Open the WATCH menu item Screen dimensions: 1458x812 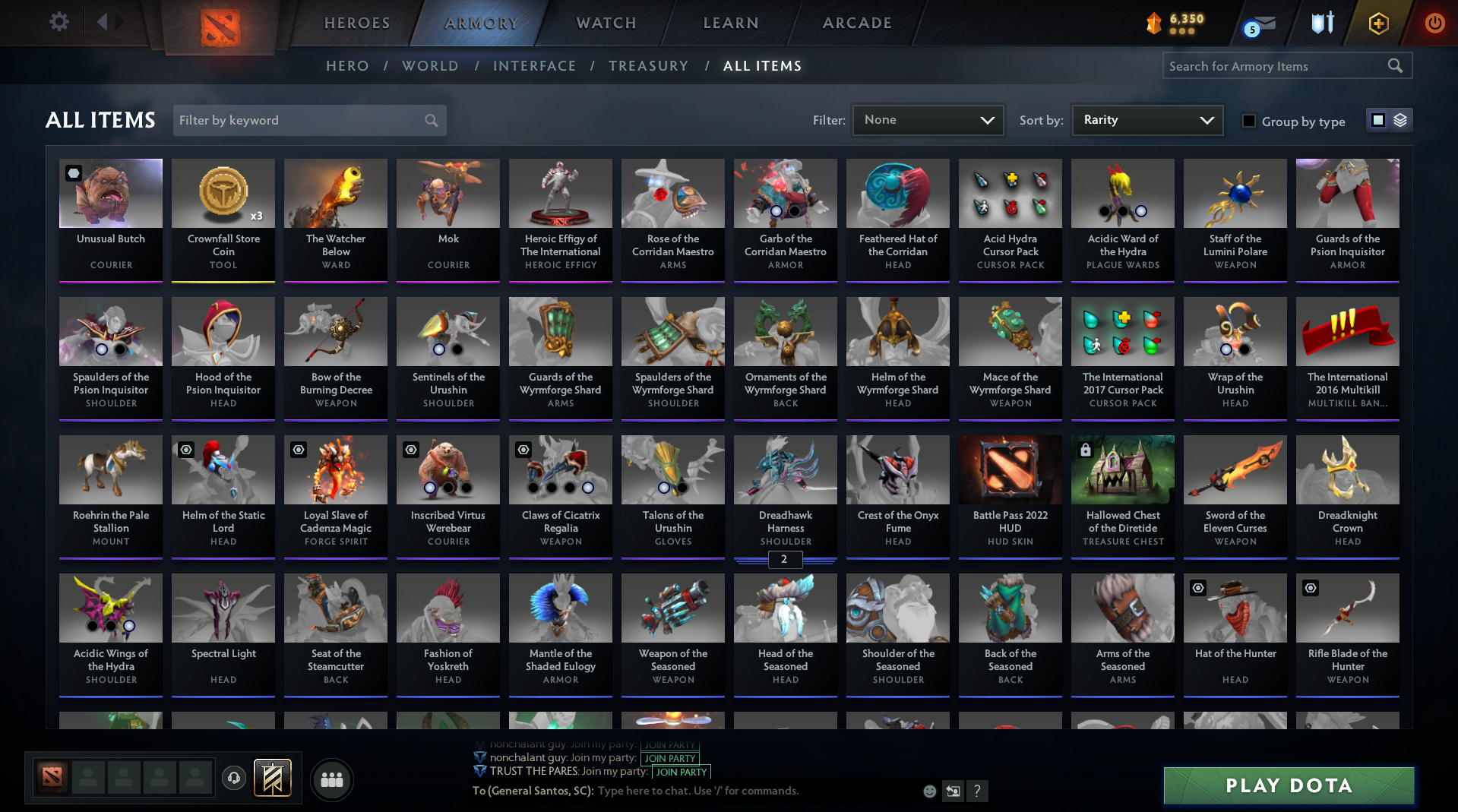[605, 23]
